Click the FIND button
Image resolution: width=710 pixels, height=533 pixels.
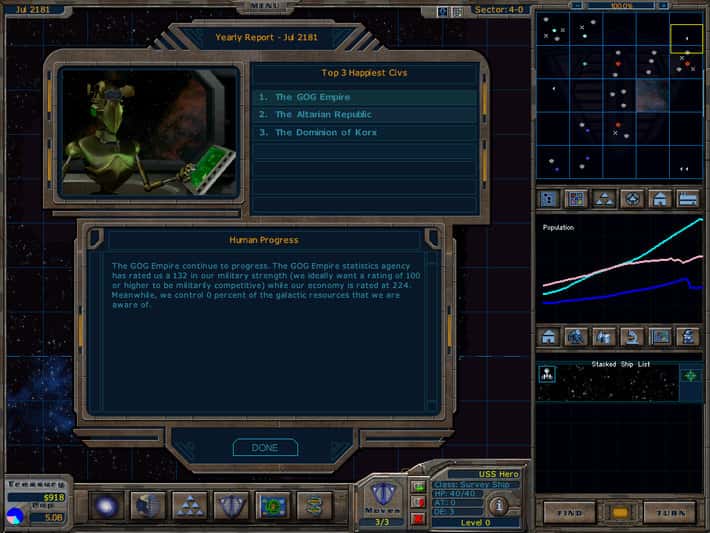[570, 512]
